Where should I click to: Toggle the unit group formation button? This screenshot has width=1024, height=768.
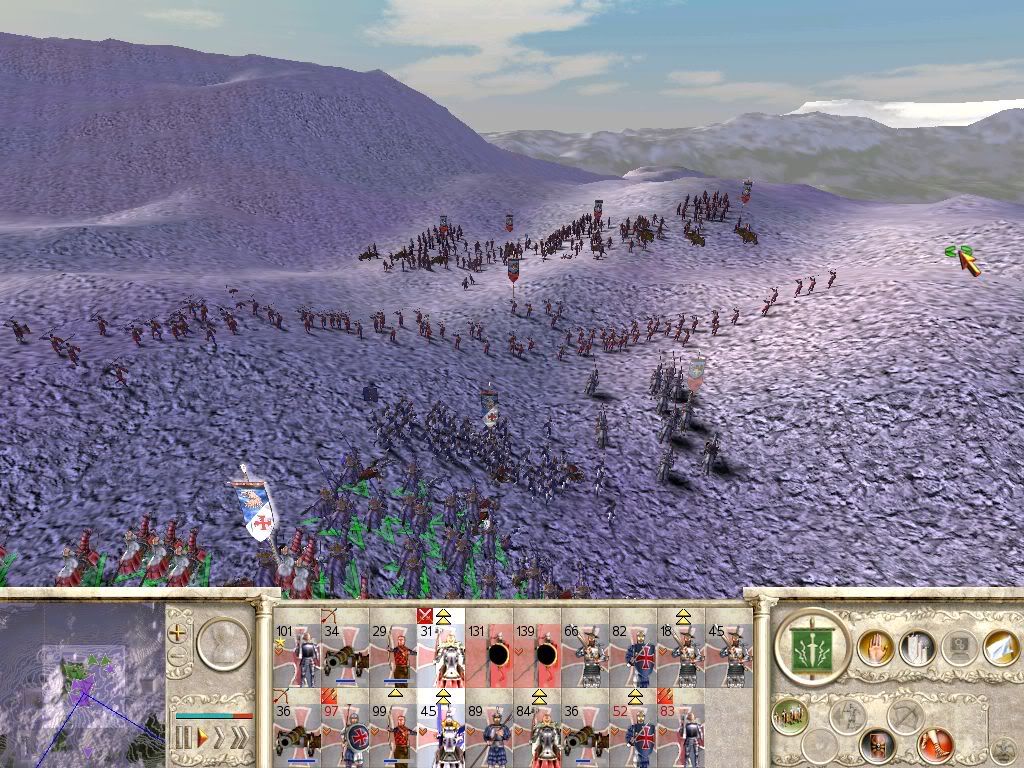[x=789, y=716]
